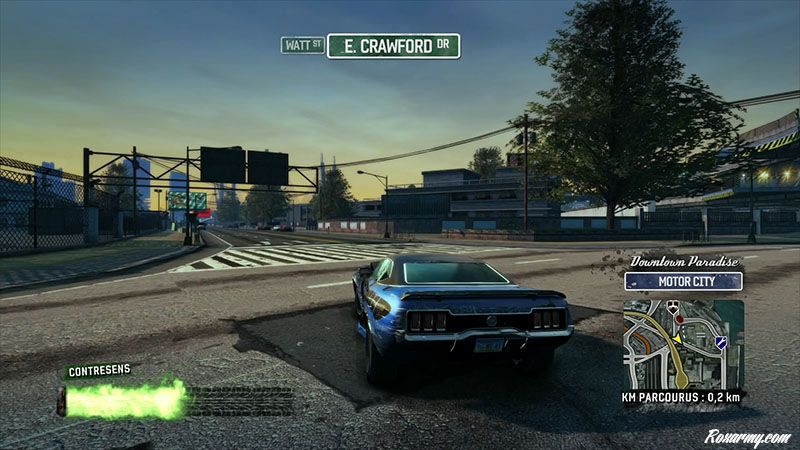This screenshot has height=450, width=800.
Task: Select the E. Crawford Dr street sign
Action: click(393, 46)
